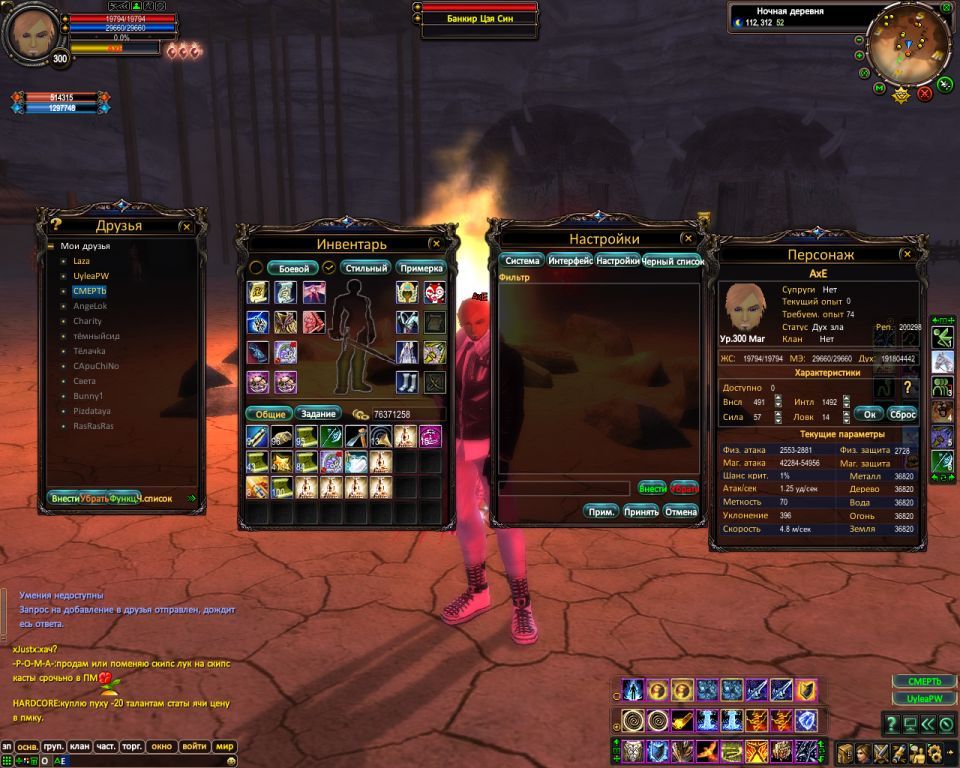The width and height of the screenshot is (960, 768).
Task: Reset stat points with the Сброс button
Action: (x=902, y=413)
